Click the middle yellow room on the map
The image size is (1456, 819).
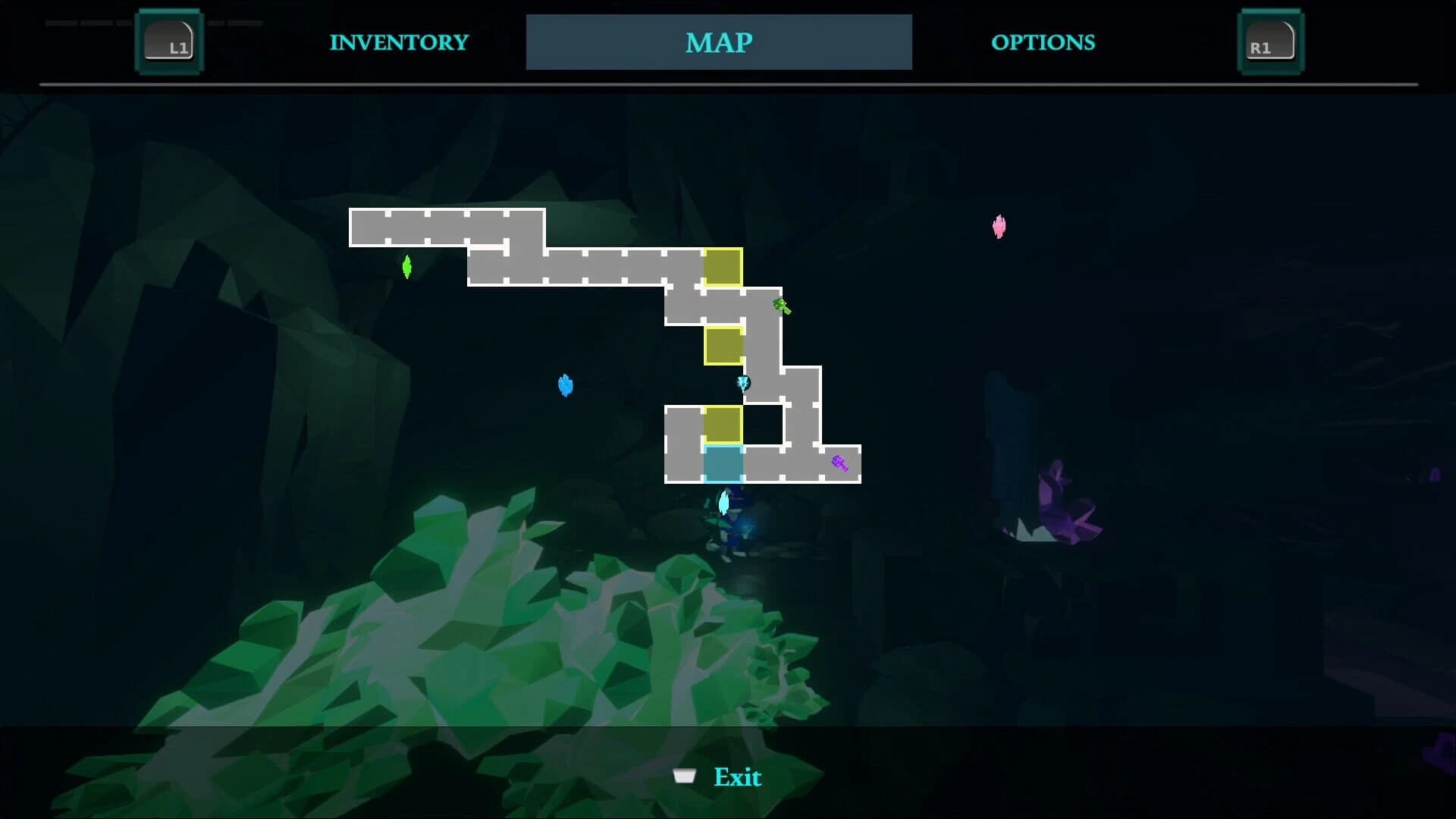tap(724, 345)
